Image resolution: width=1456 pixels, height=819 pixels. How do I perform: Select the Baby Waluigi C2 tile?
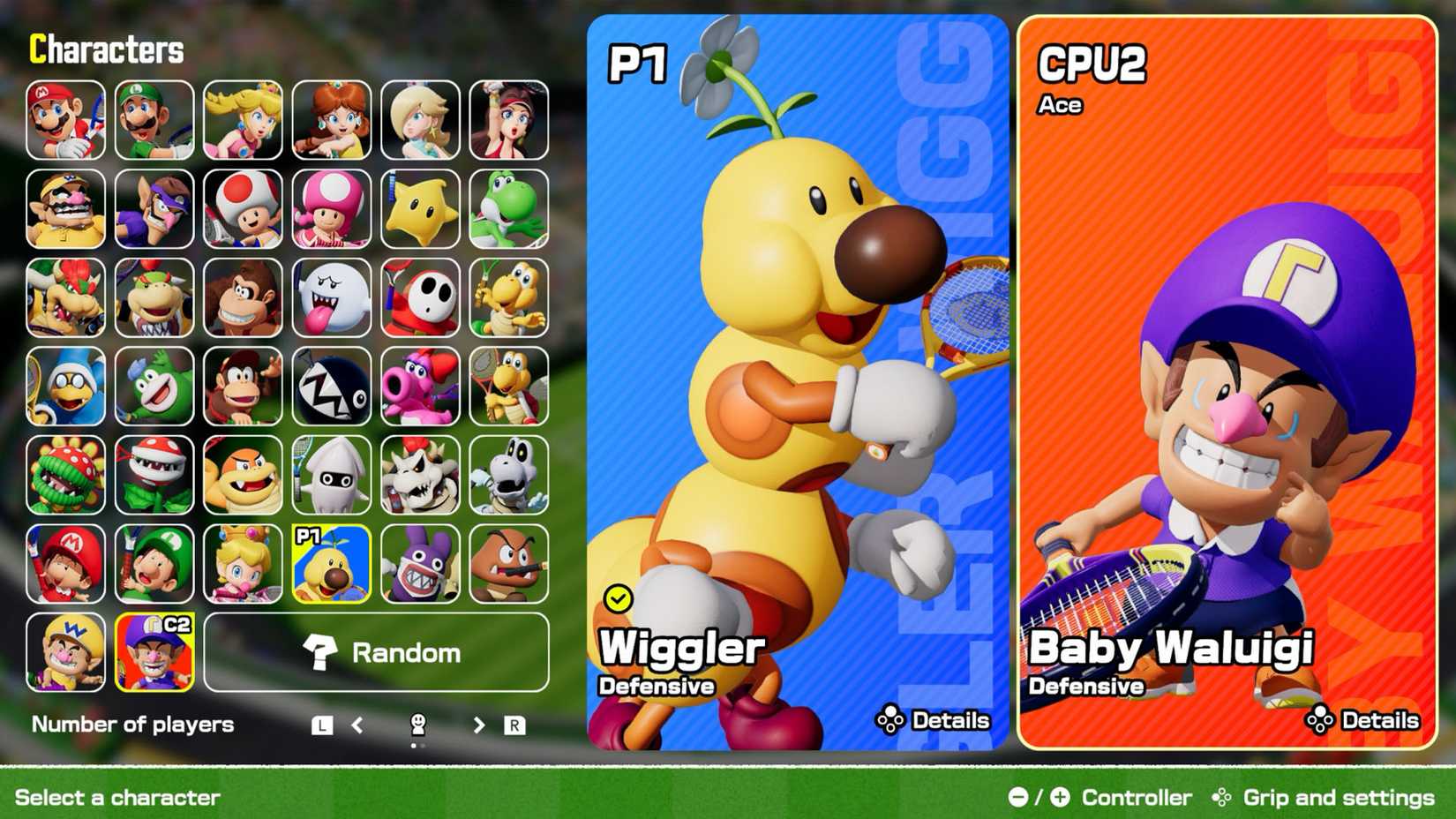pos(154,653)
